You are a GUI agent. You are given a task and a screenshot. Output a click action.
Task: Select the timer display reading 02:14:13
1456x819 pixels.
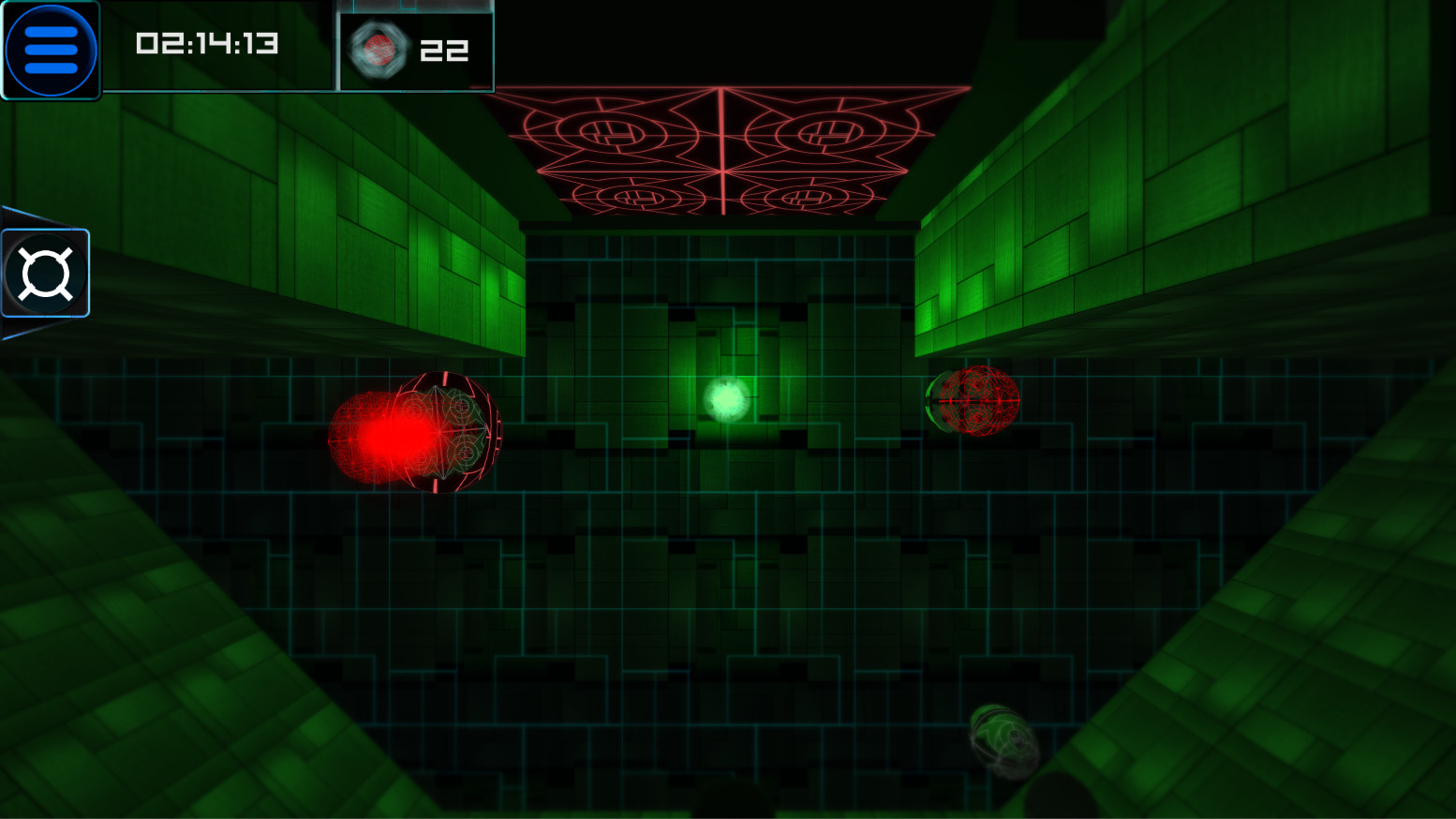[x=208, y=43]
